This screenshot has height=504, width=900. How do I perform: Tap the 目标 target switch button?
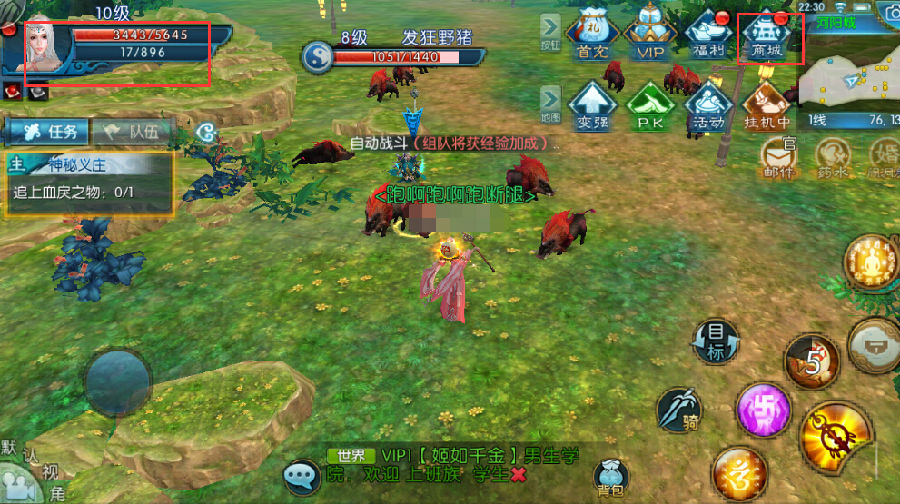[x=716, y=341]
